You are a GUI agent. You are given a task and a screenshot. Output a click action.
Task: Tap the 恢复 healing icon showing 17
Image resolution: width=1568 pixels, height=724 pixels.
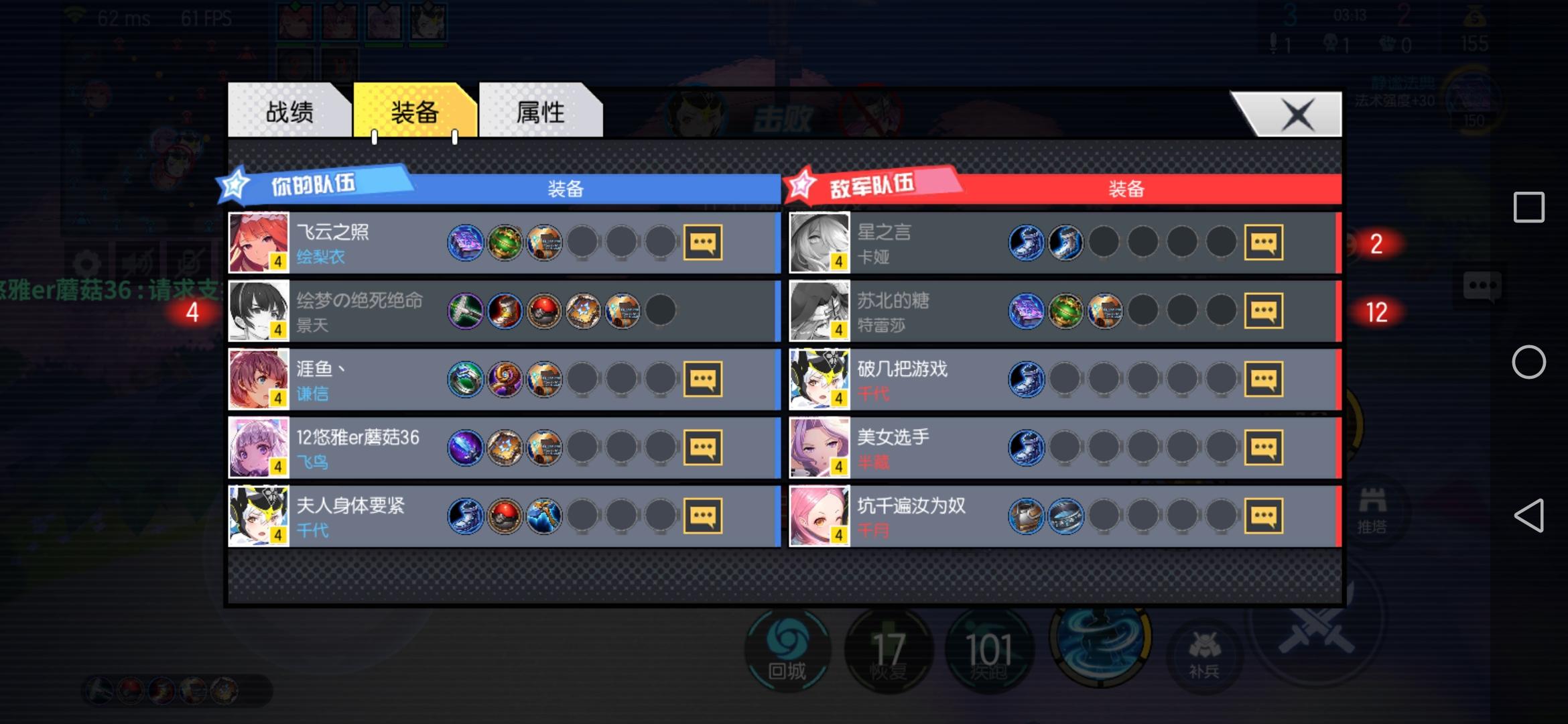[x=889, y=650]
